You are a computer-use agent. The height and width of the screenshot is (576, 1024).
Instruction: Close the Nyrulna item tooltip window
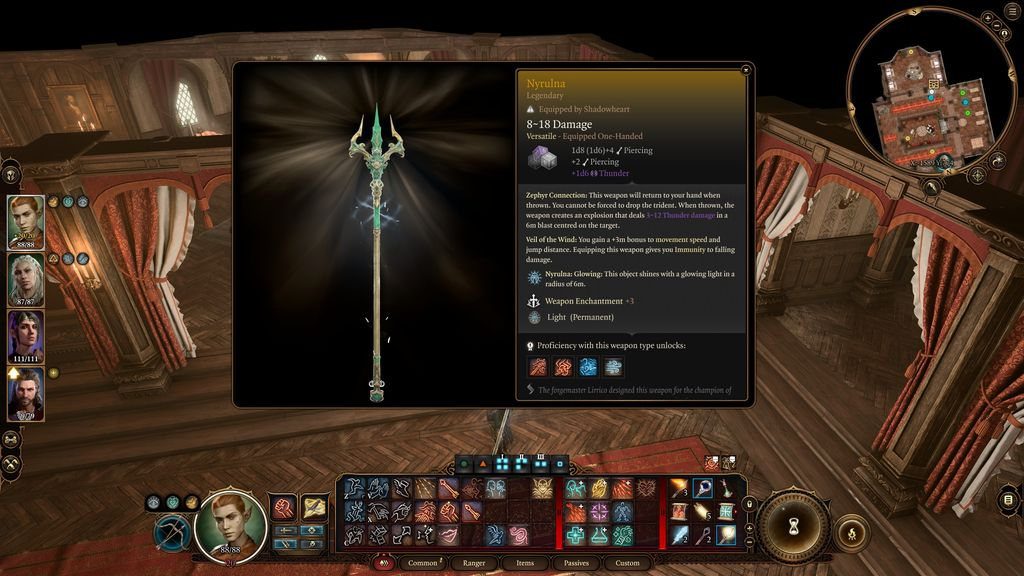pos(746,70)
